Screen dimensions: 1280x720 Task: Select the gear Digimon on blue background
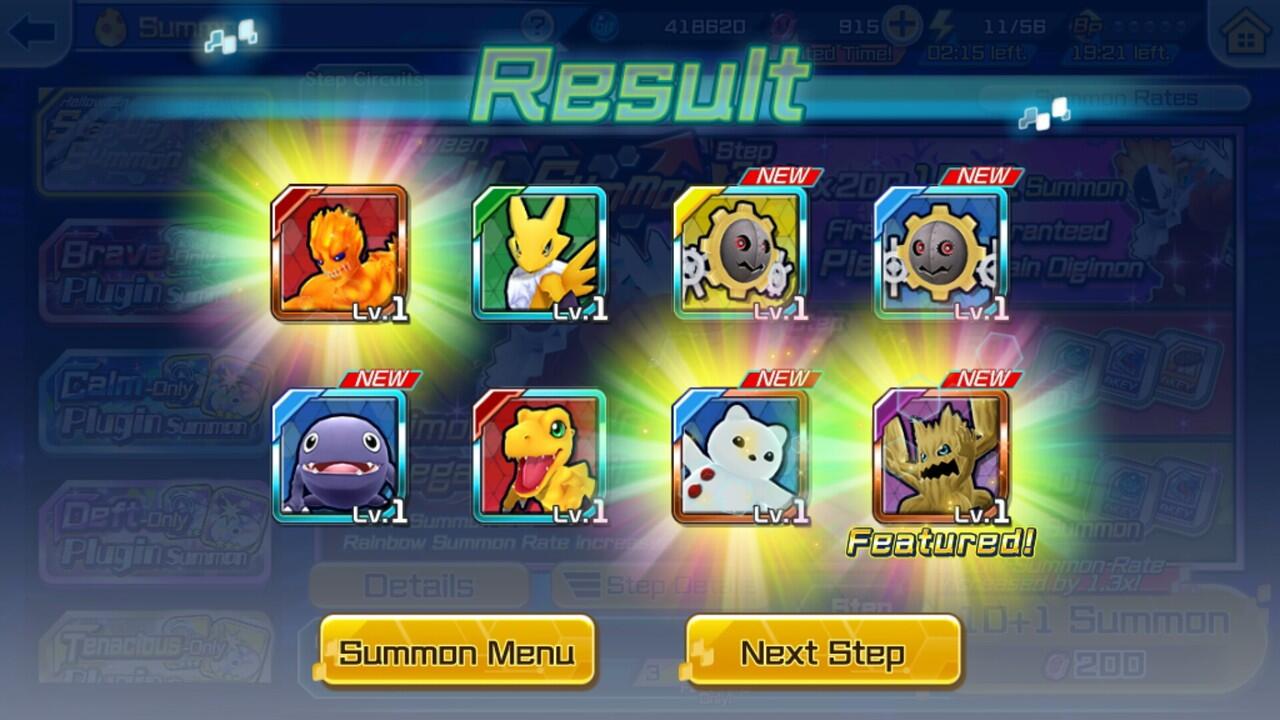[941, 253]
